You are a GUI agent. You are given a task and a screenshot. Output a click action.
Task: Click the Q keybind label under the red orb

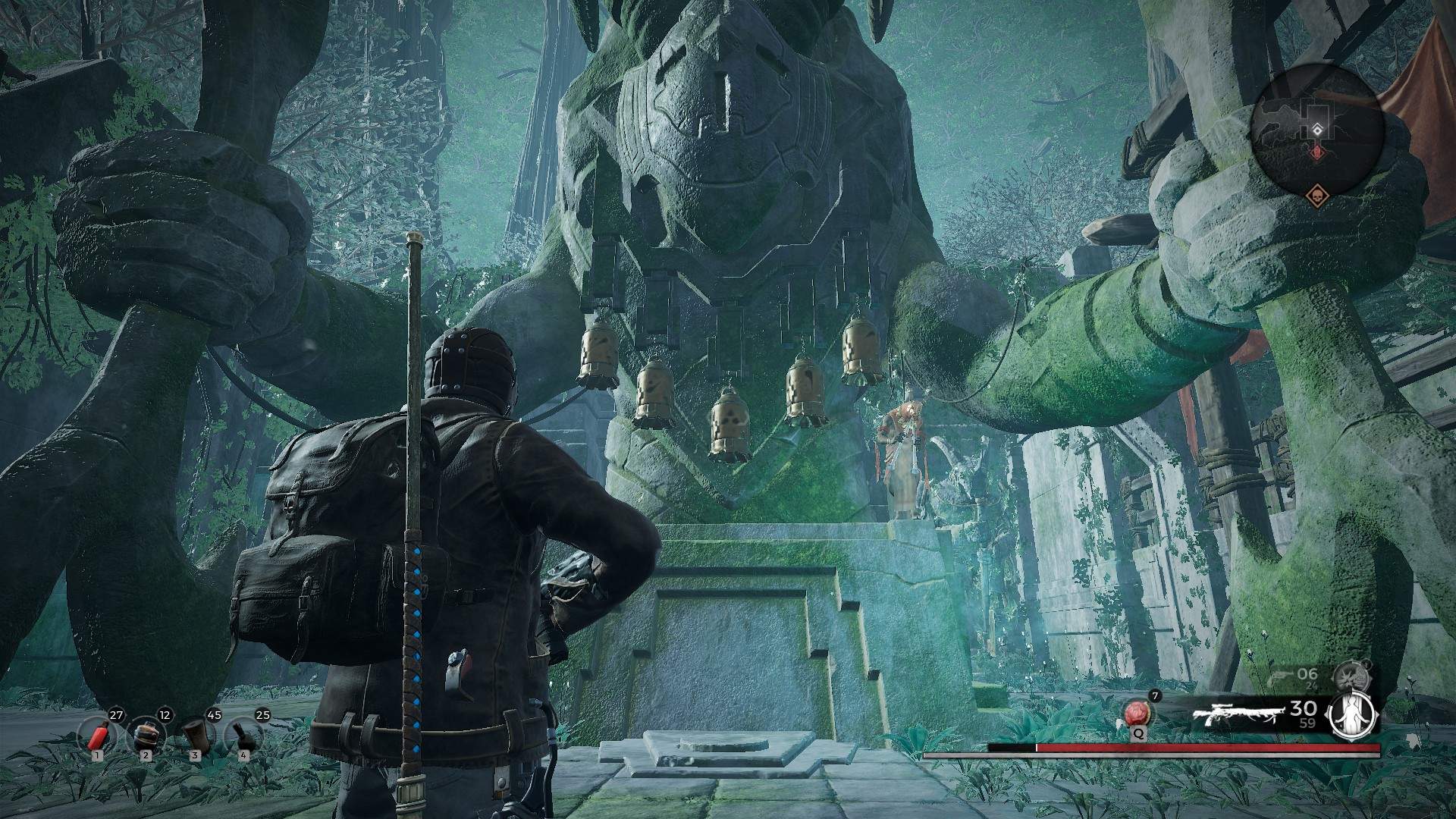click(1138, 734)
